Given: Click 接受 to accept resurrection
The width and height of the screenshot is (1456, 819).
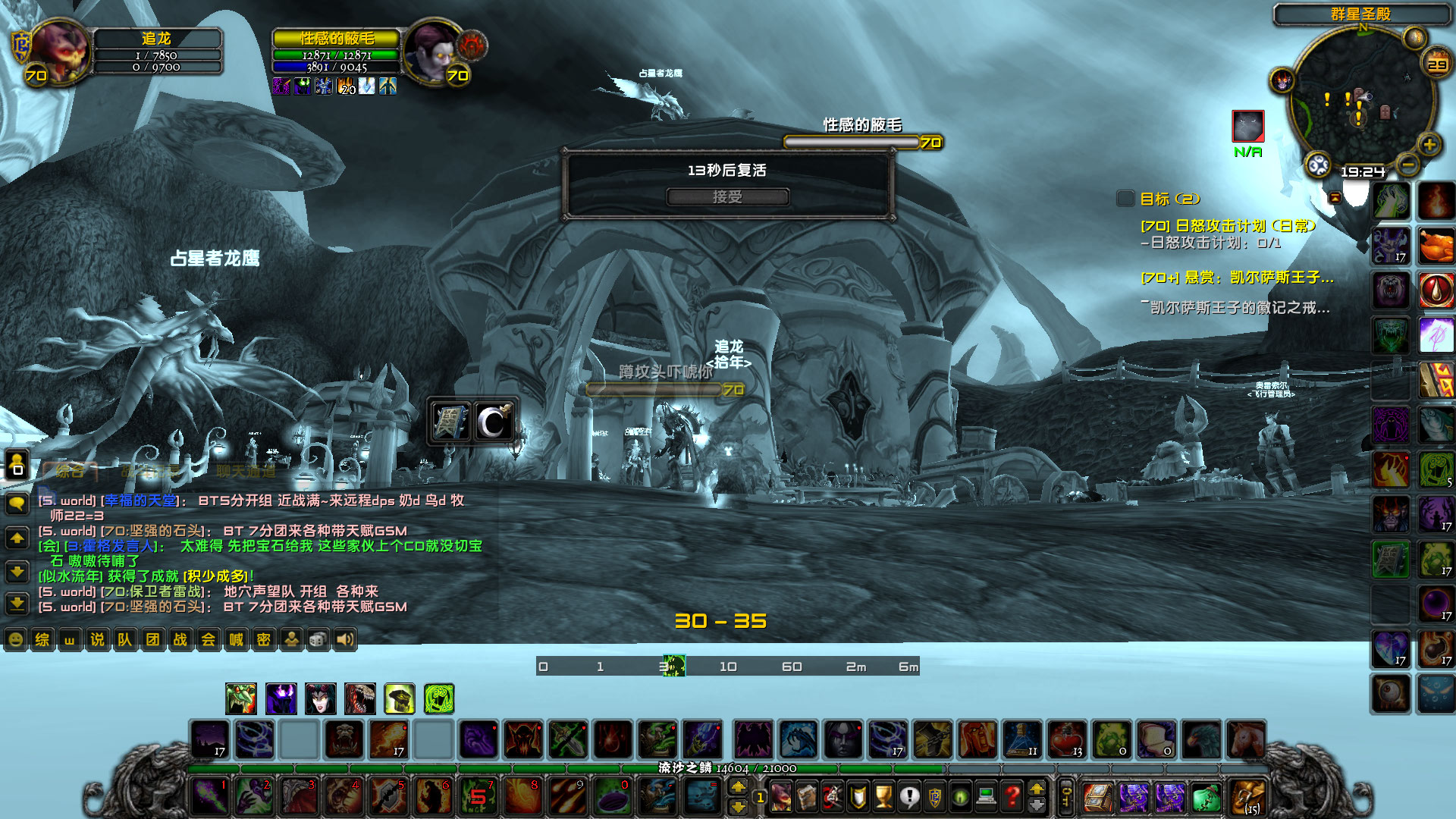Looking at the screenshot, I should click(x=726, y=197).
